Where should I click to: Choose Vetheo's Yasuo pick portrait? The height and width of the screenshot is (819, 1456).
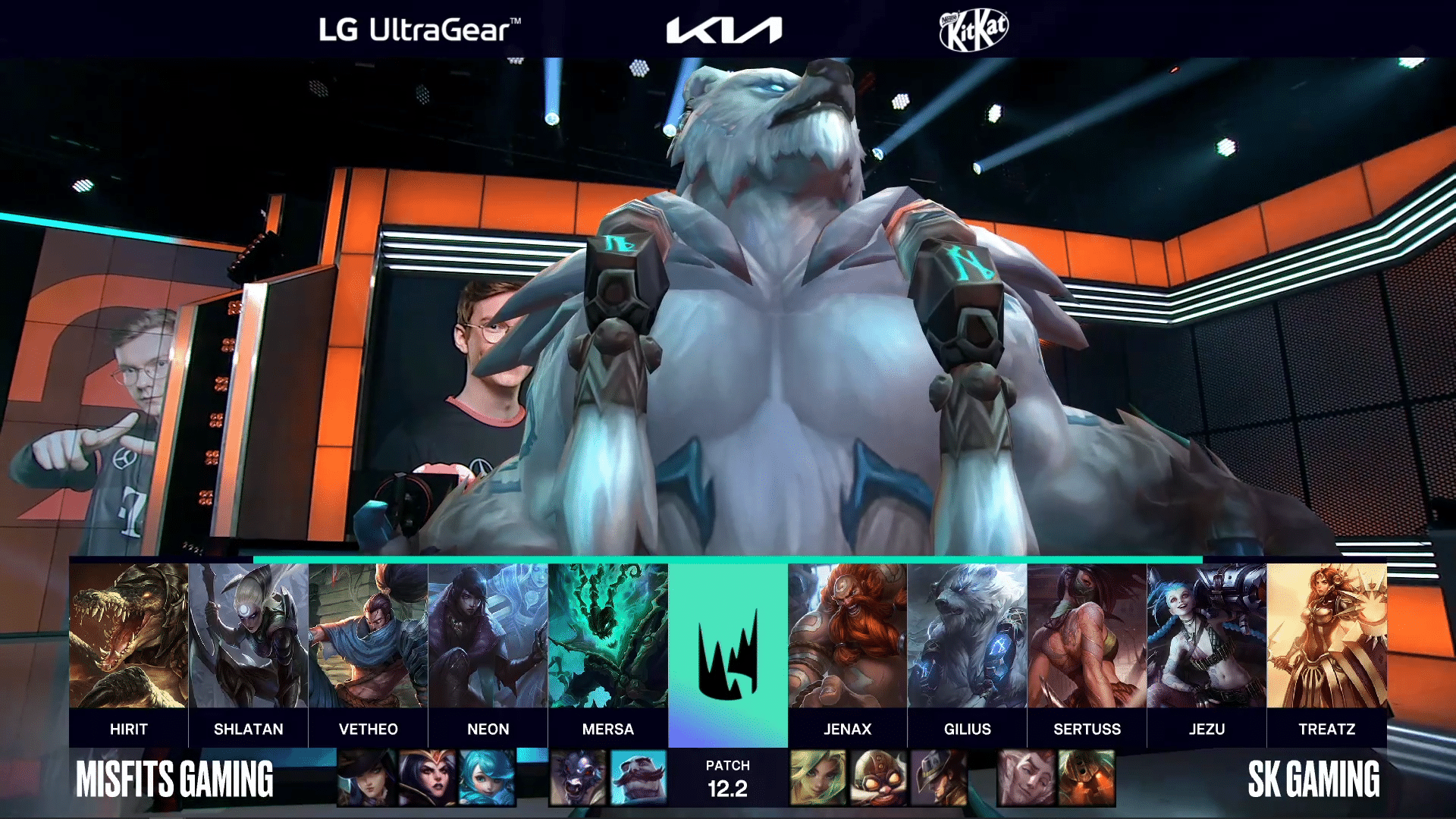point(368,635)
